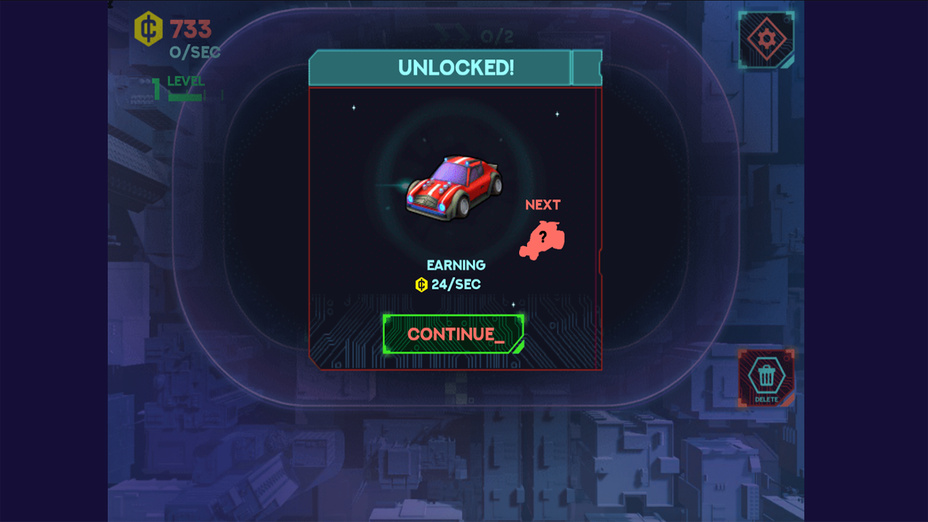Tap the mystery next car silhouette
The width and height of the screenshot is (928, 522).
click(x=543, y=240)
